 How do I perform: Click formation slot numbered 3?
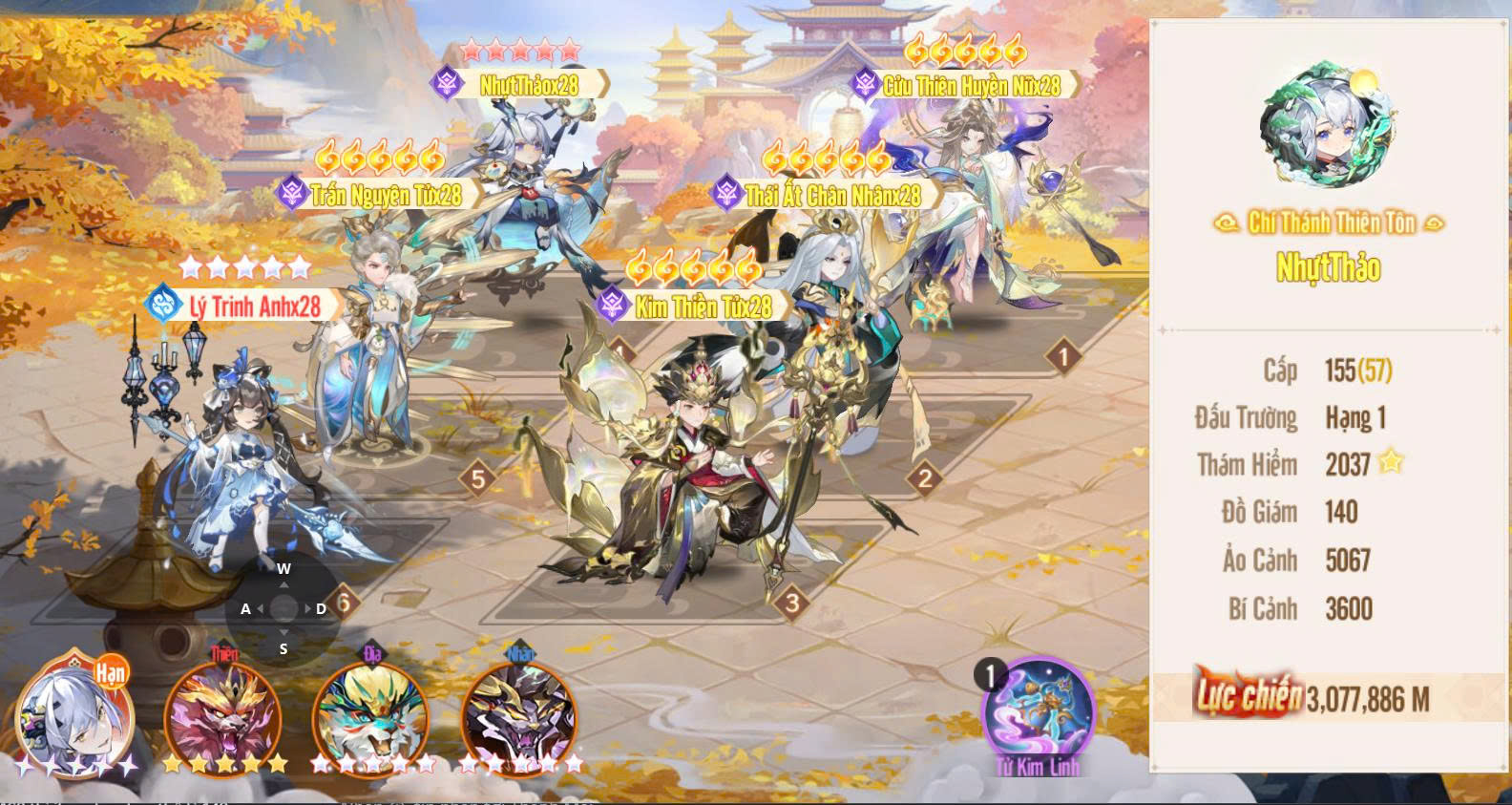click(791, 604)
